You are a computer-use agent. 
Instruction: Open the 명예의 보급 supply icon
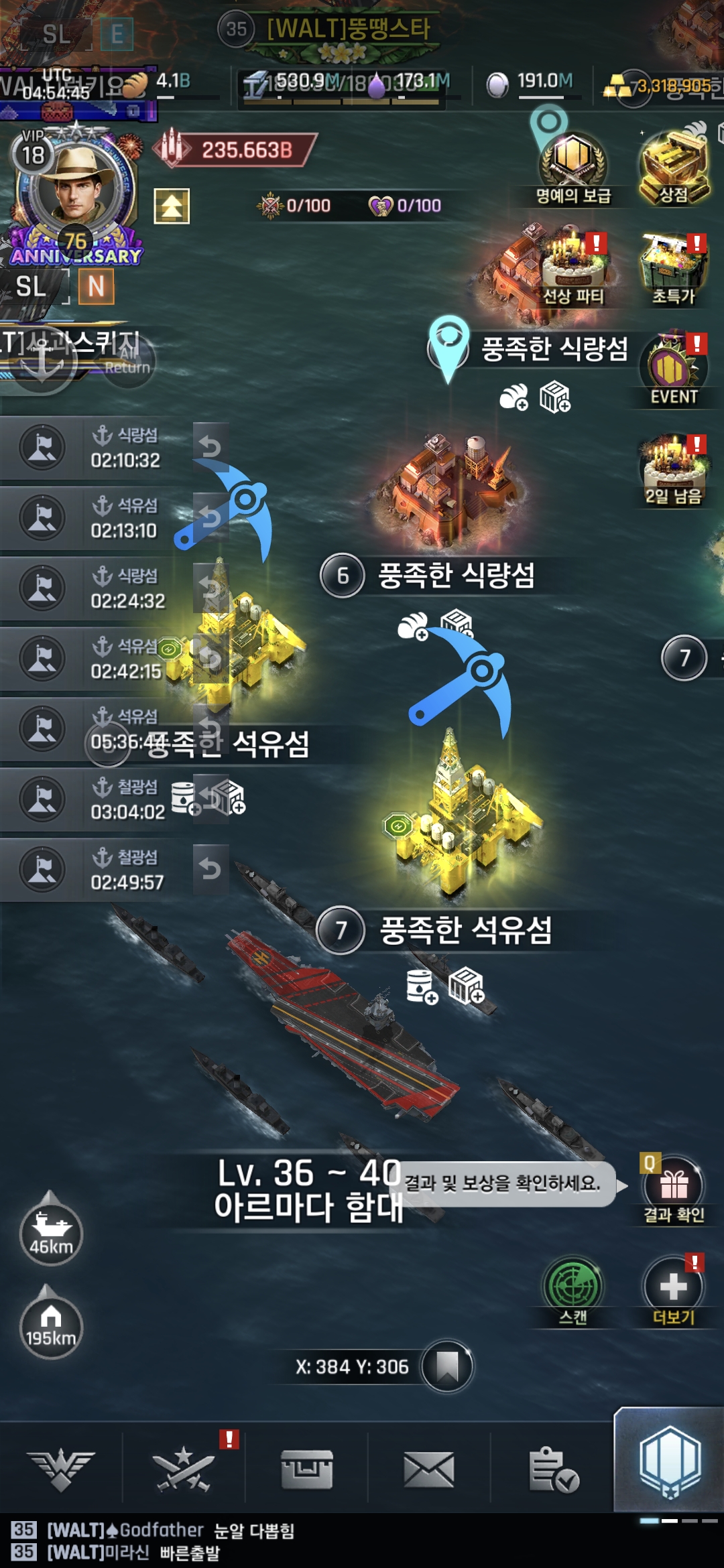tap(573, 163)
